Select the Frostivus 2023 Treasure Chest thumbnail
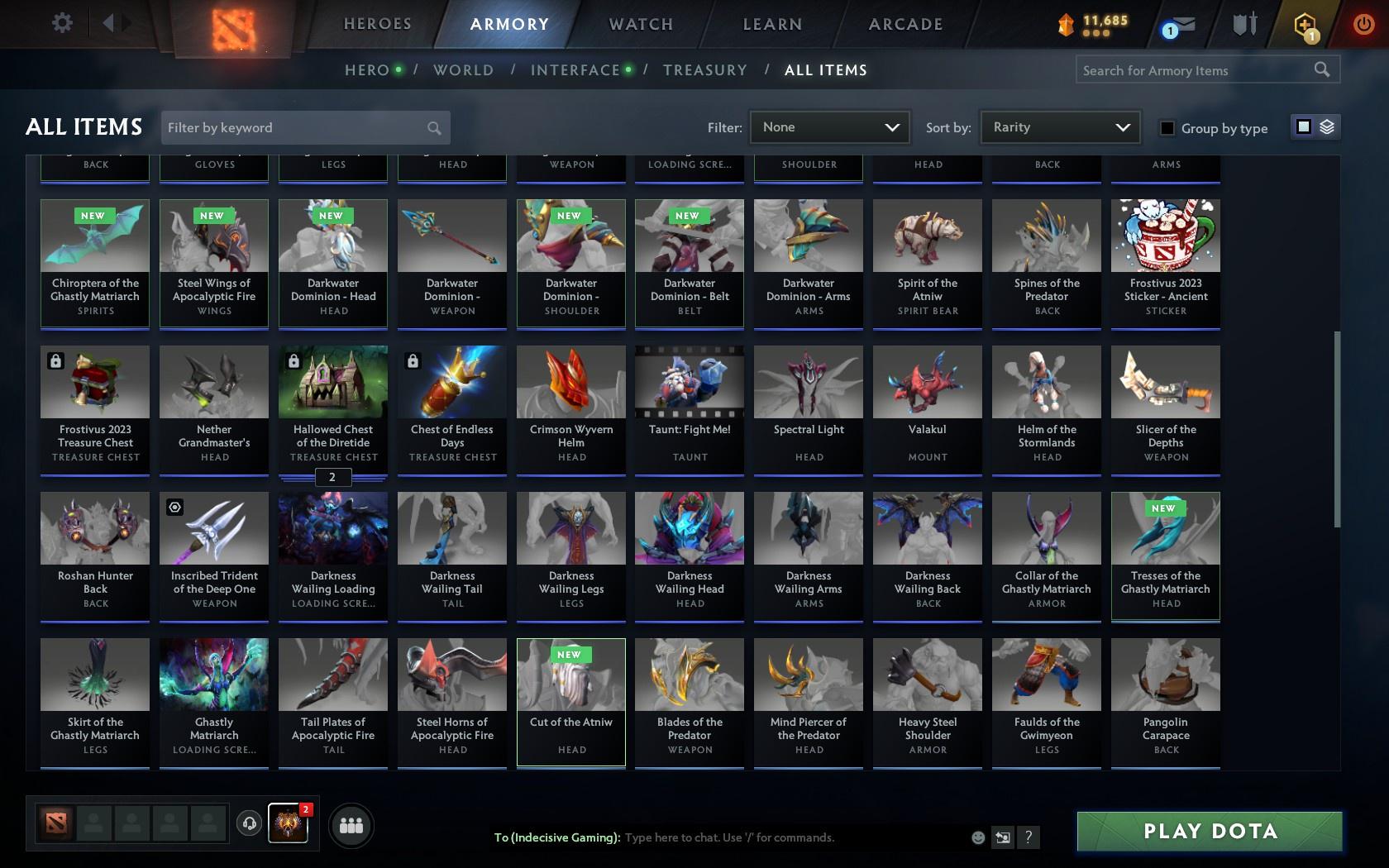 pos(94,382)
